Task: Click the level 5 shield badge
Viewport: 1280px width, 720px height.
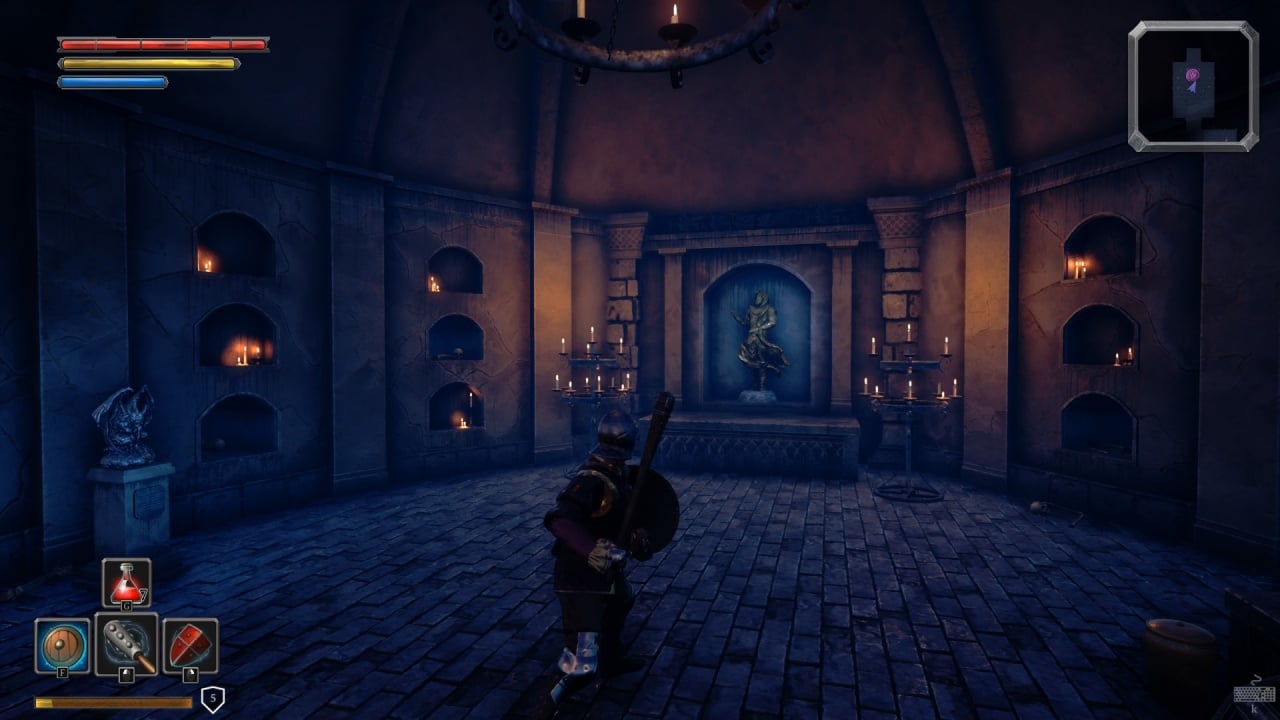Action: pyautogui.click(x=212, y=699)
